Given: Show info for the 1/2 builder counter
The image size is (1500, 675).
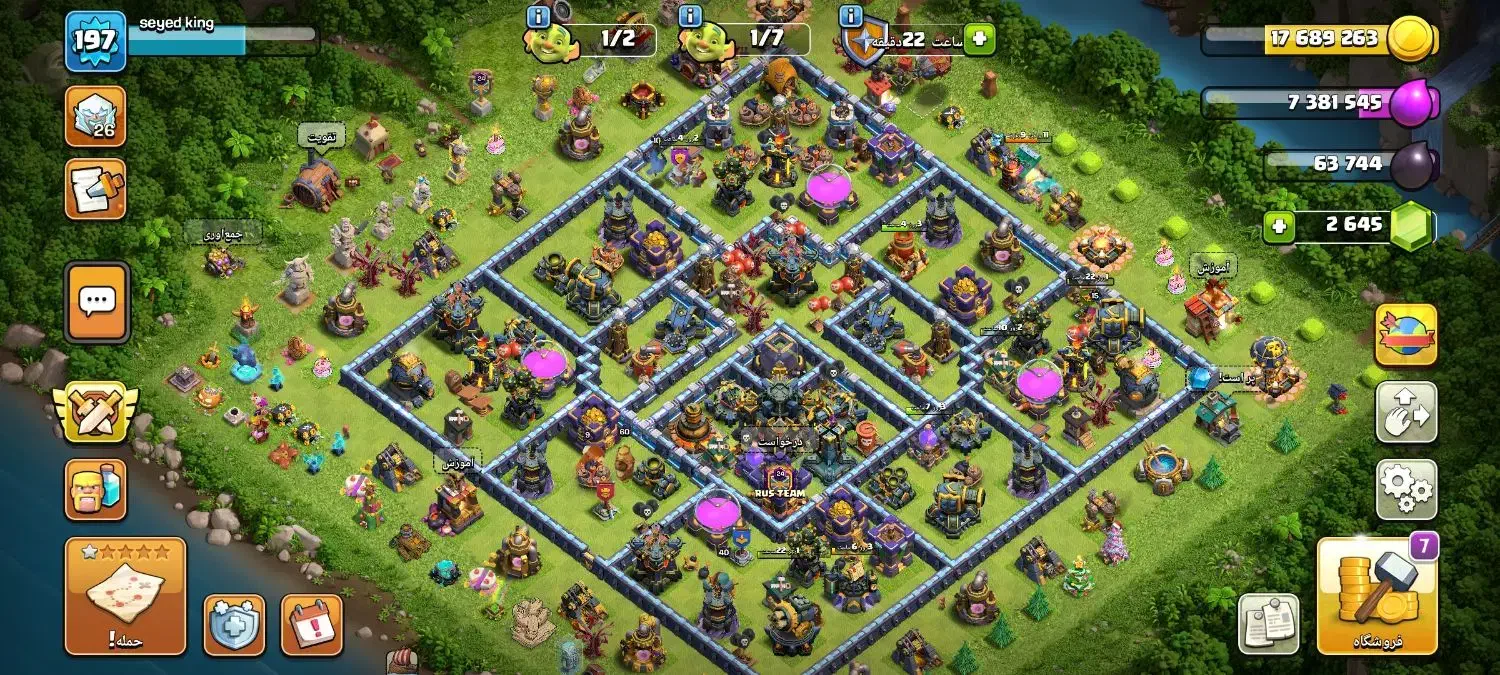Looking at the screenshot, I should [538, 17].
